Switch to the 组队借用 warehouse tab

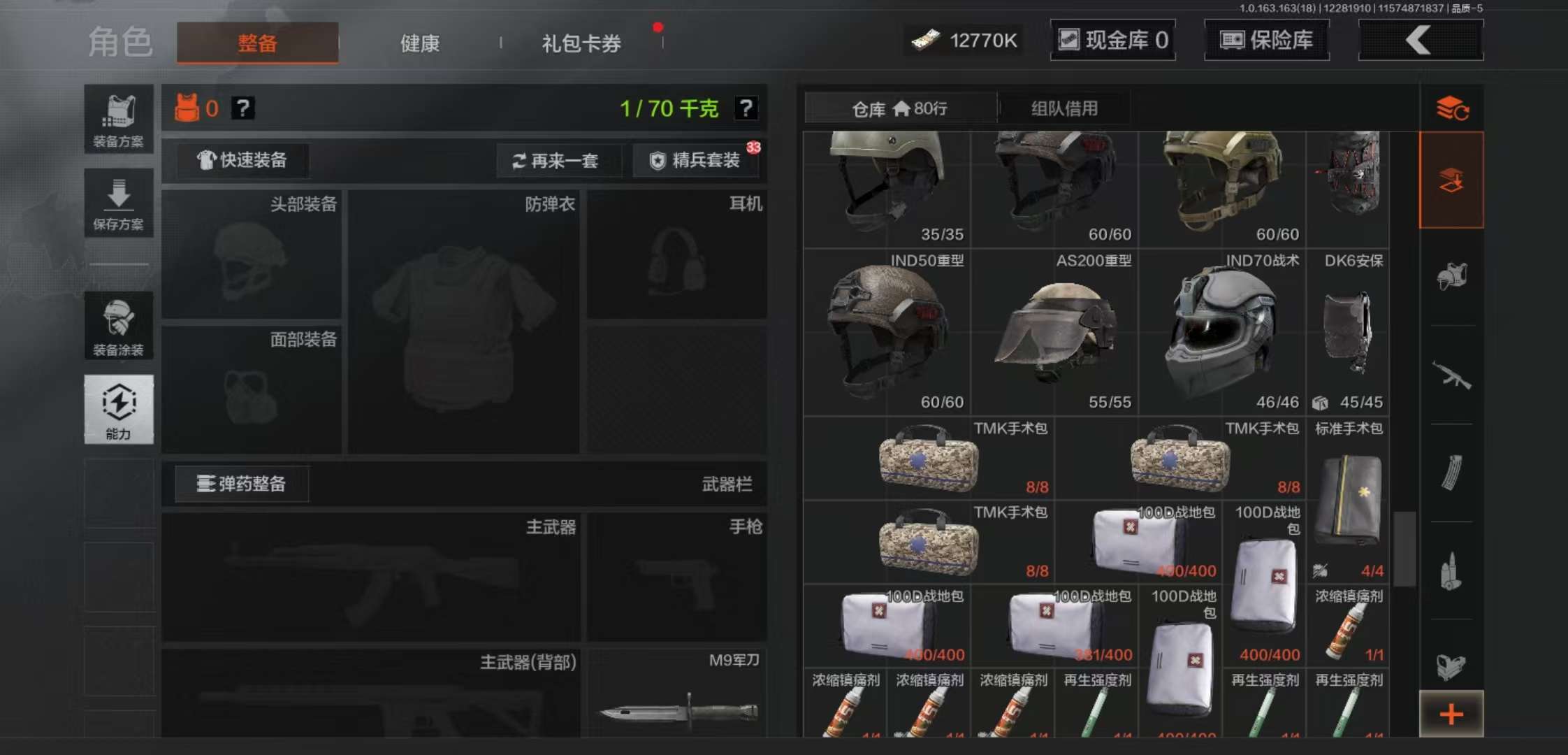[x=1065, y=108]
